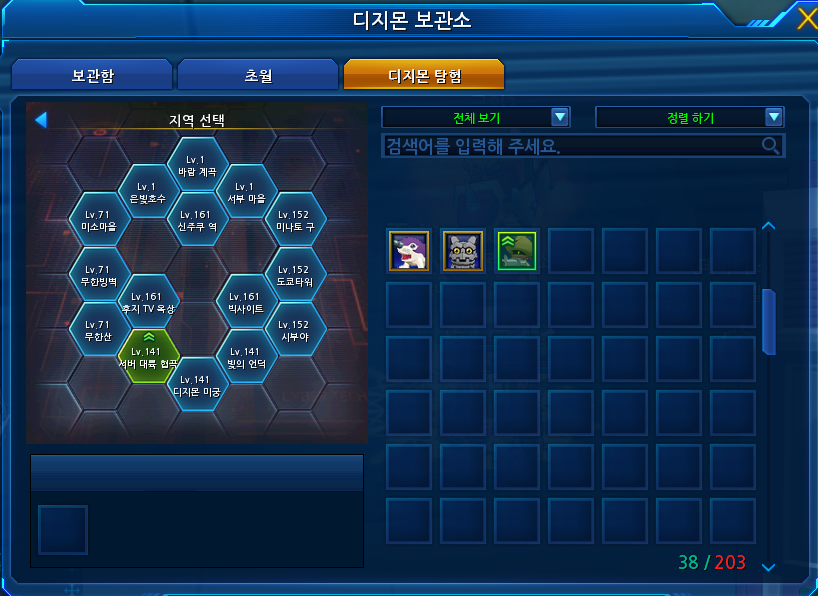Select the 디지몬 탐험 tab
818x596 pixels.
(423, 75)
